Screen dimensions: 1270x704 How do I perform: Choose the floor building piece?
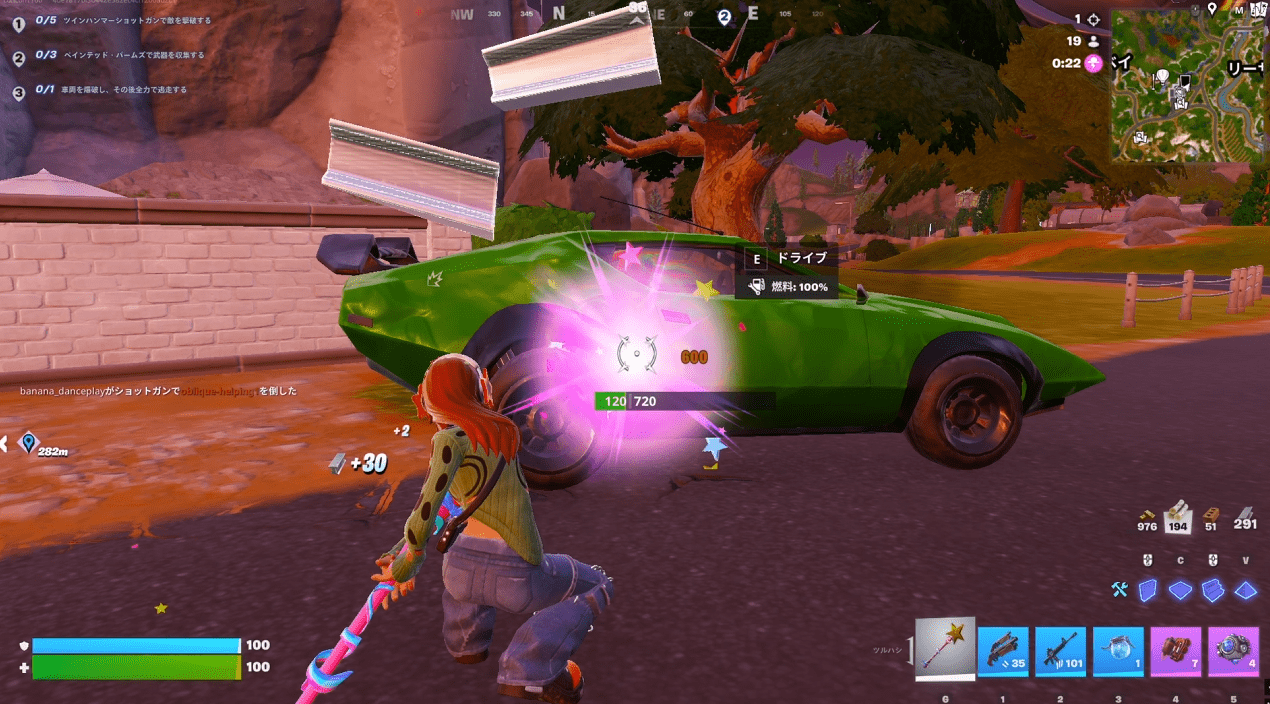[x=1180, y=590]
